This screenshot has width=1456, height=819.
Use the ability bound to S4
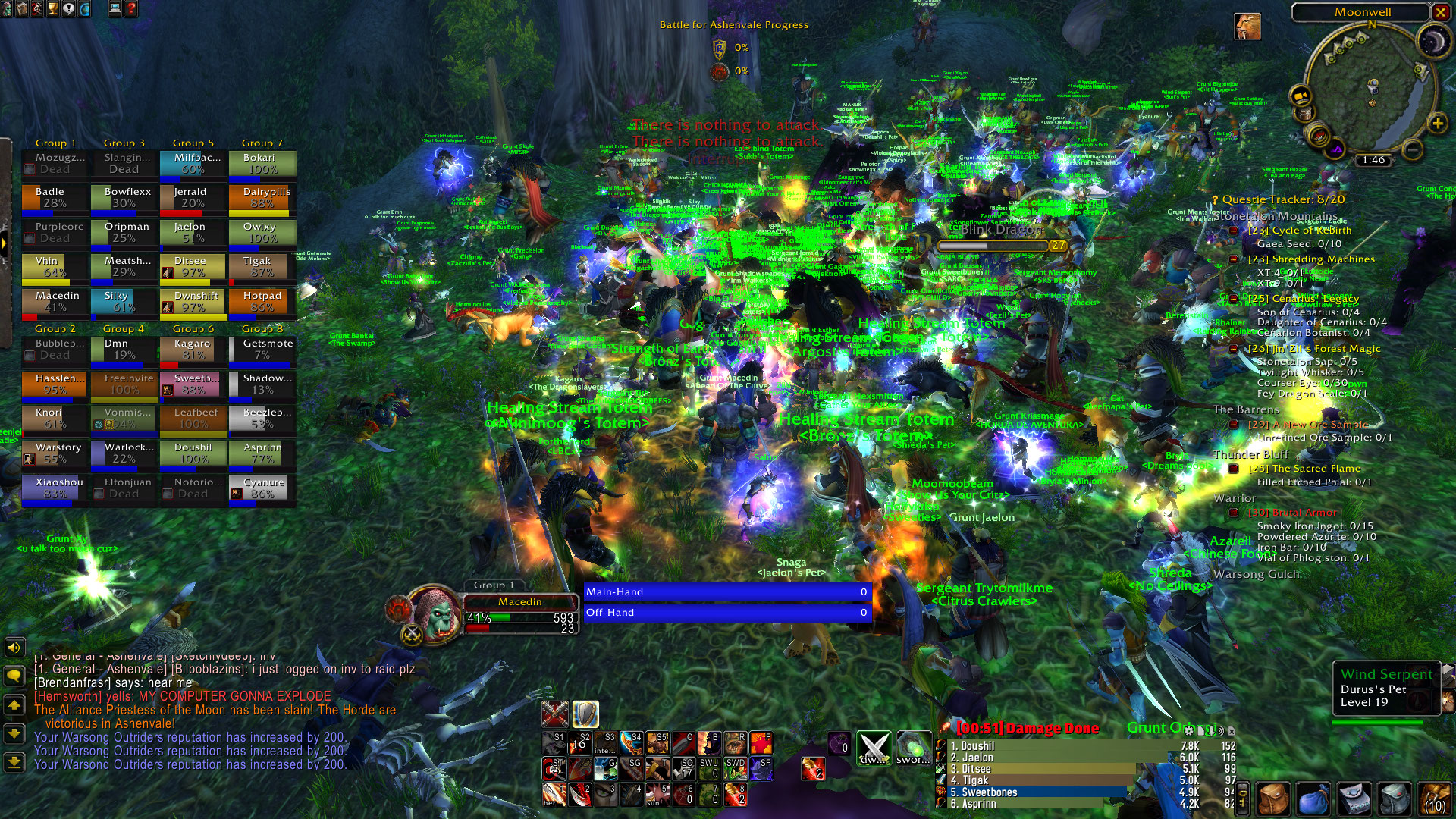(632, 742)
